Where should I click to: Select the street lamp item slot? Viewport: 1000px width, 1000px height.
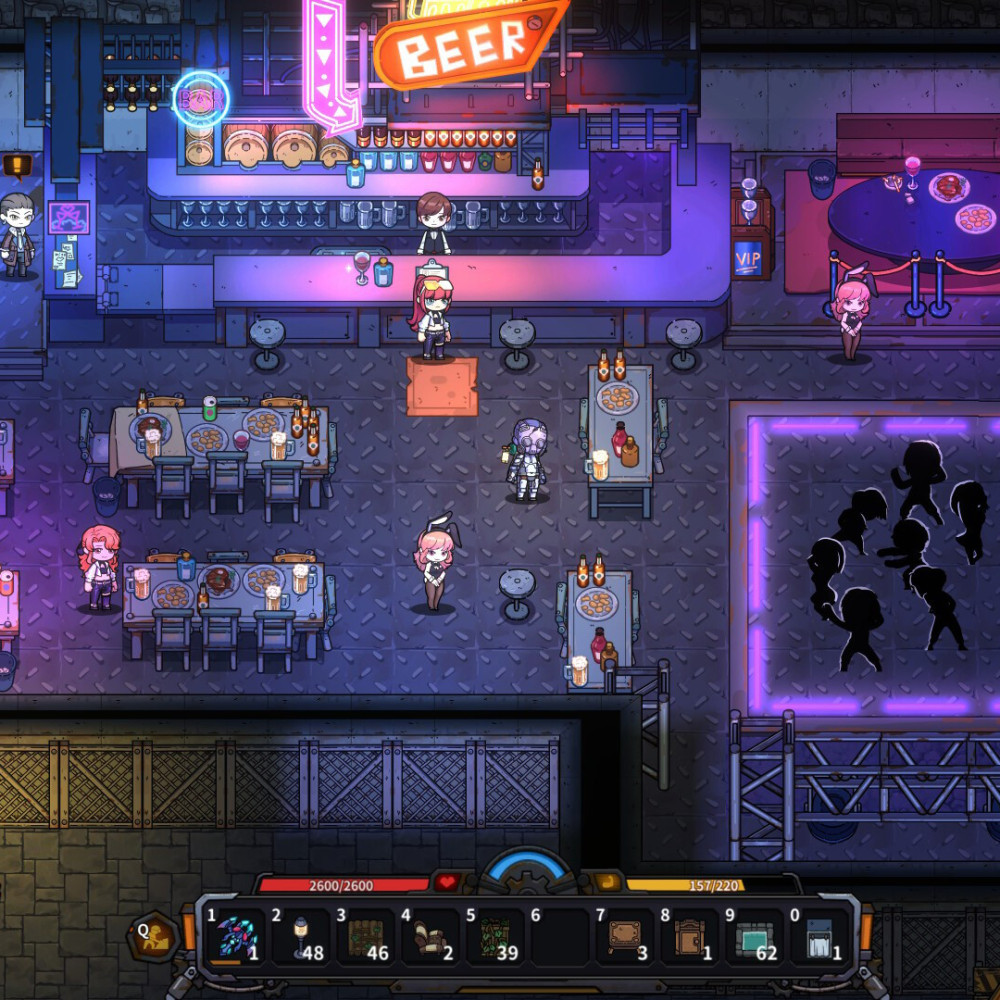point(301,938)
